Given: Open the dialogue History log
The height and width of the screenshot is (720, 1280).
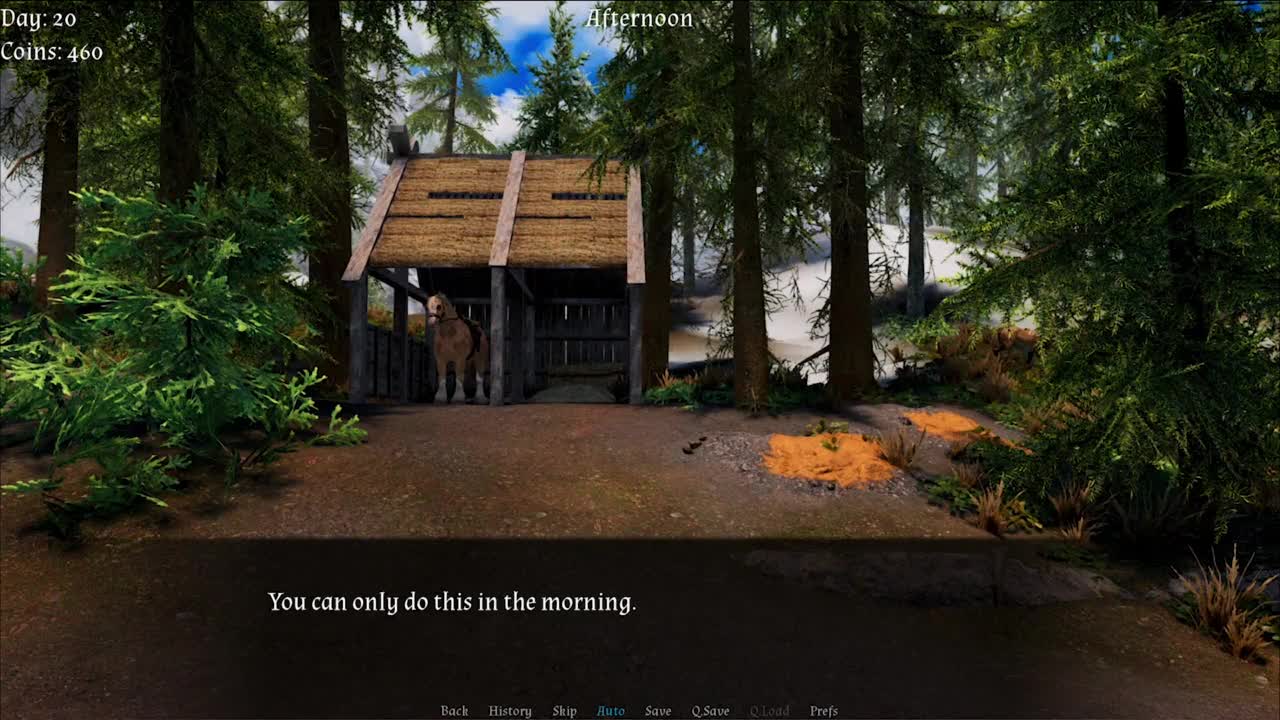Looking at the screenshot, I should pos(510,711).
